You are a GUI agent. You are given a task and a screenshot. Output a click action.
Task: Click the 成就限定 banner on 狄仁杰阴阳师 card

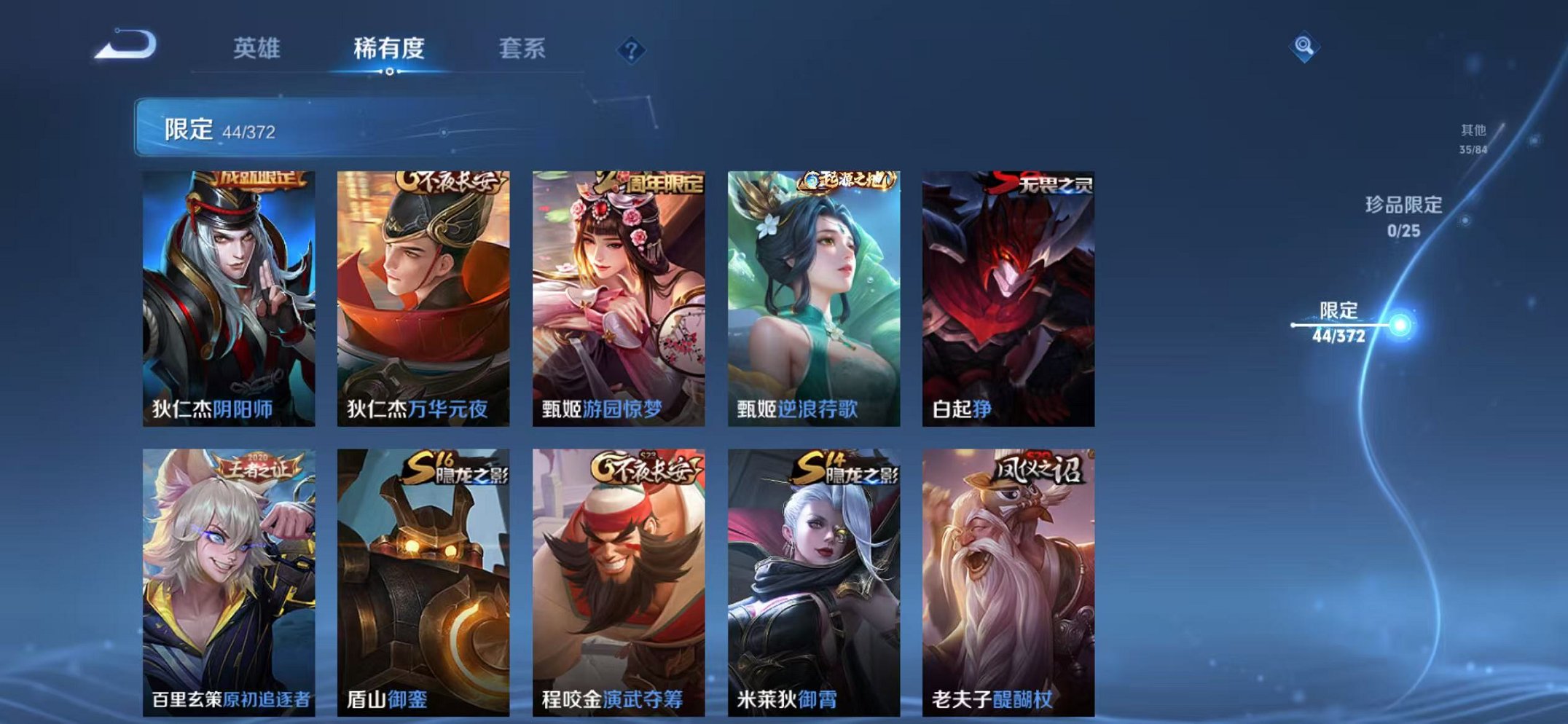click(x=259, y=182)
